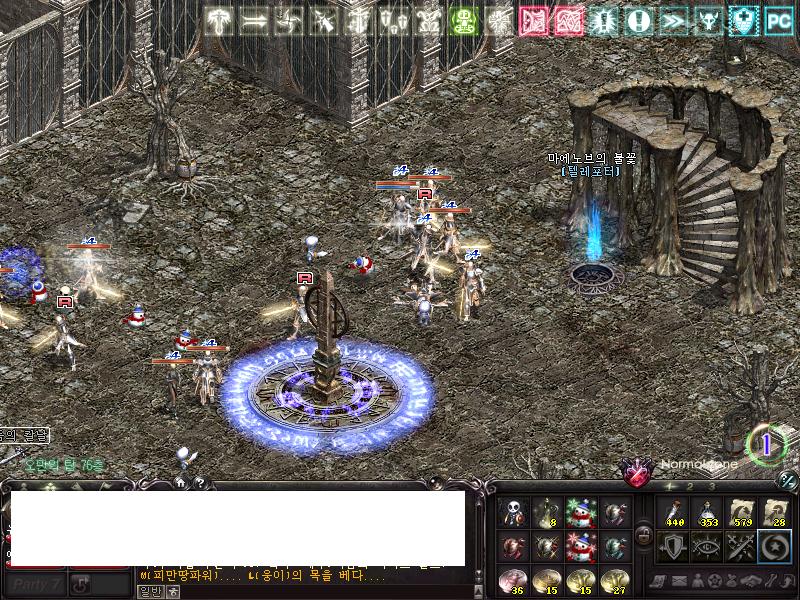Screen dimensions: 800x600
Task: Toggle the green skull buff icon
Action: 462,21
